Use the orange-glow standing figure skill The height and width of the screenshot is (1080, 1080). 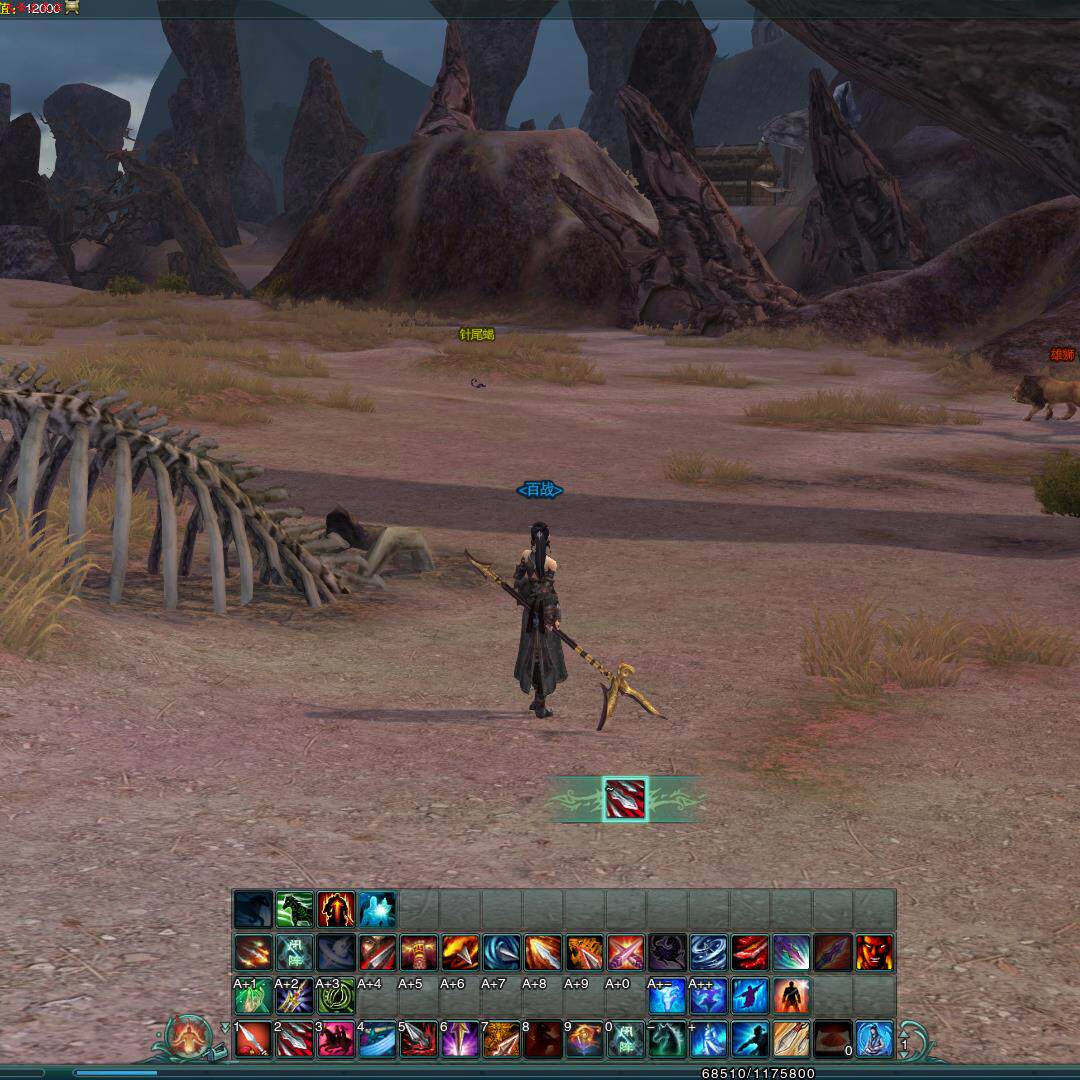791,996
